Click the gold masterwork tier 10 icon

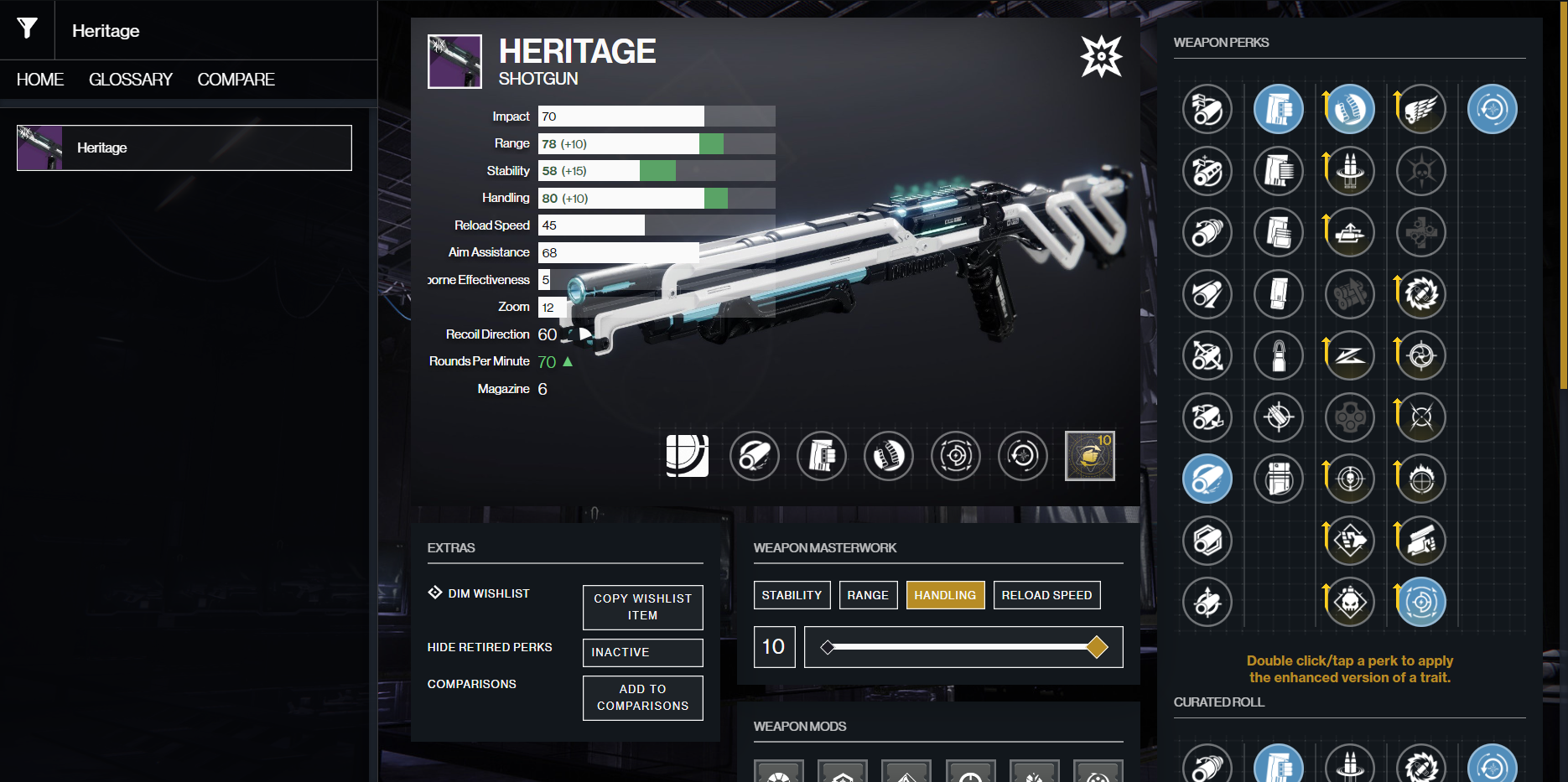(1090, 455)
